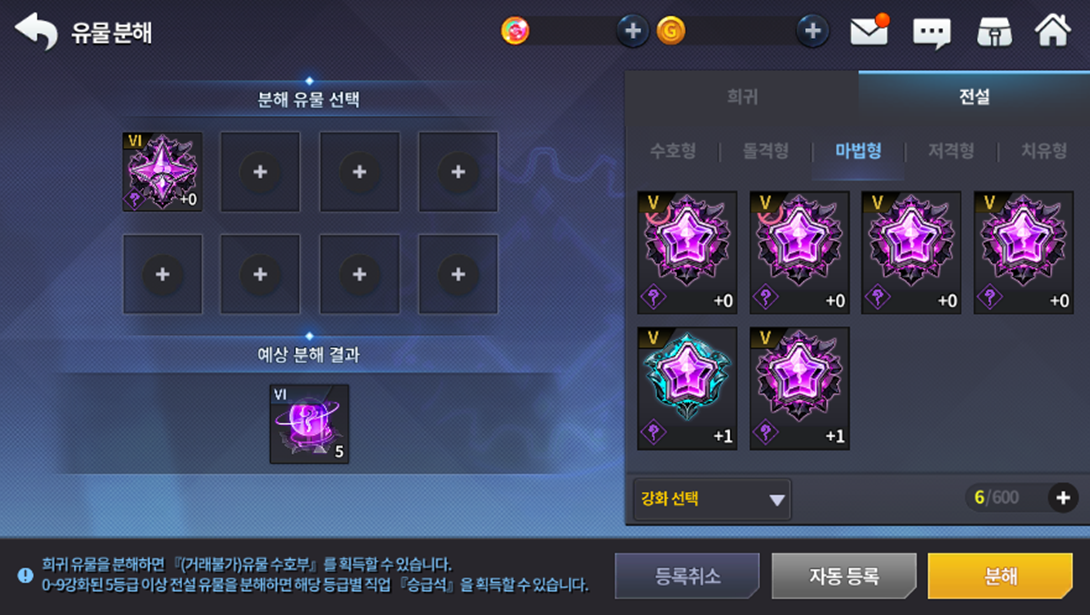
Task: Open the shop stall icon
Action: pyautogui.click(x=993, y=32)
